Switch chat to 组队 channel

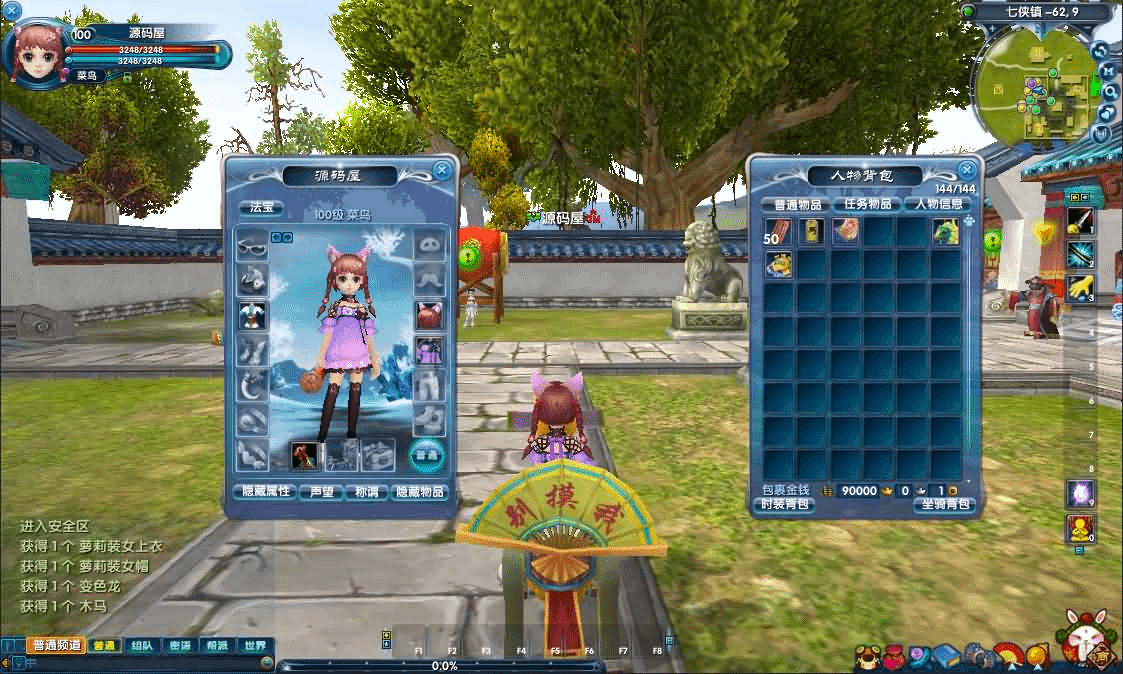tap(141, 646)
